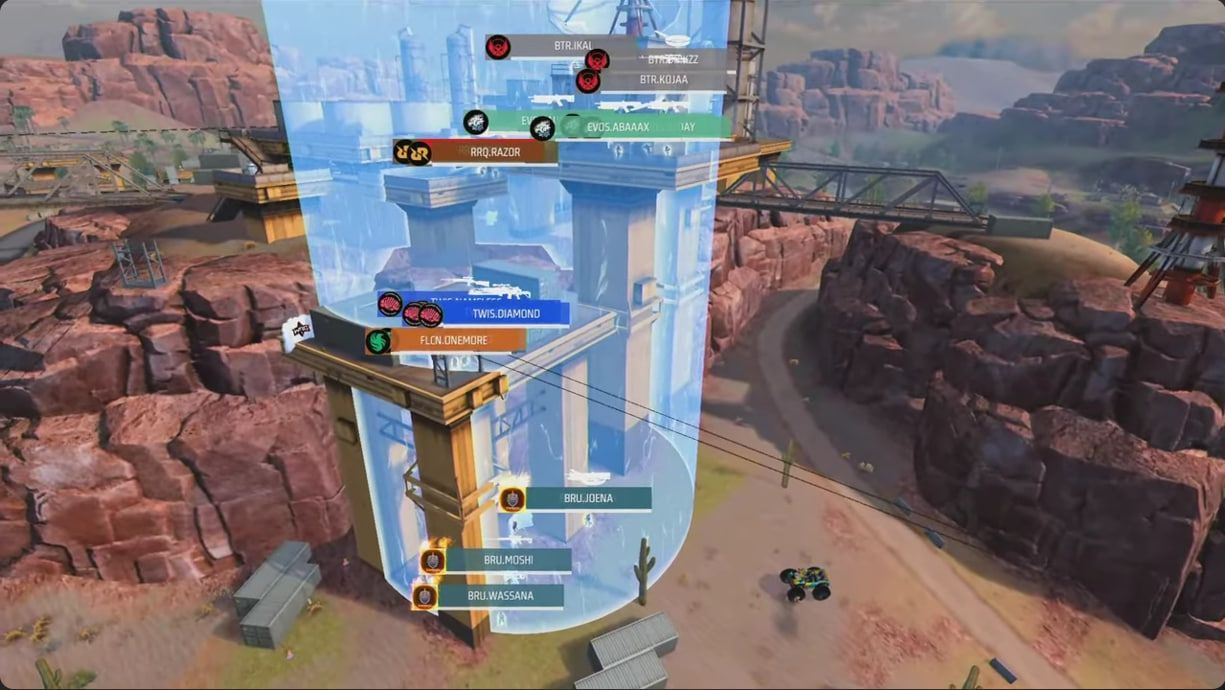
Task: Select the BTR.IKAL player name tag
Action: click(573, 46)
